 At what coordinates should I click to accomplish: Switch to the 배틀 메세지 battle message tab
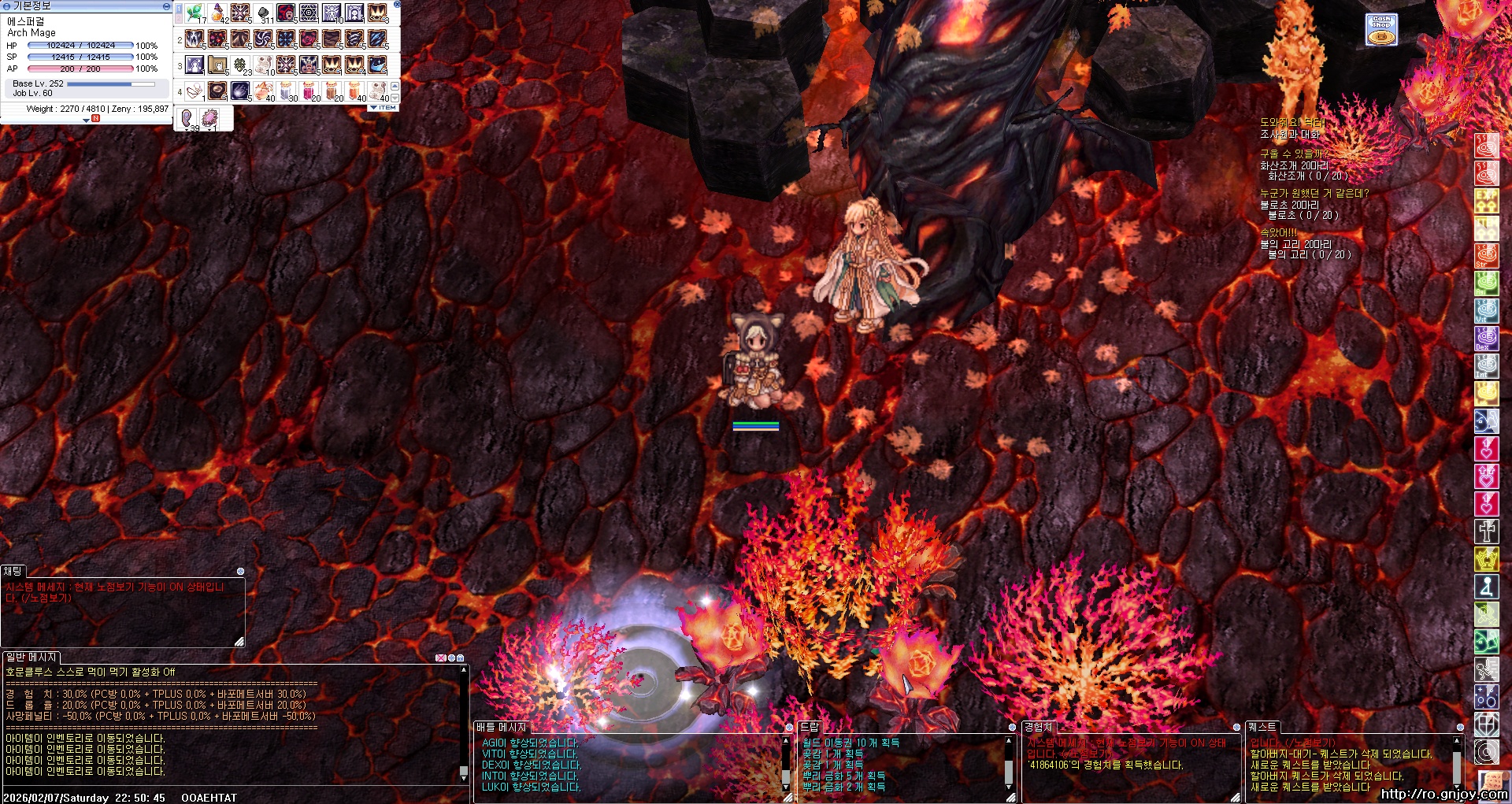coord(501,728)
